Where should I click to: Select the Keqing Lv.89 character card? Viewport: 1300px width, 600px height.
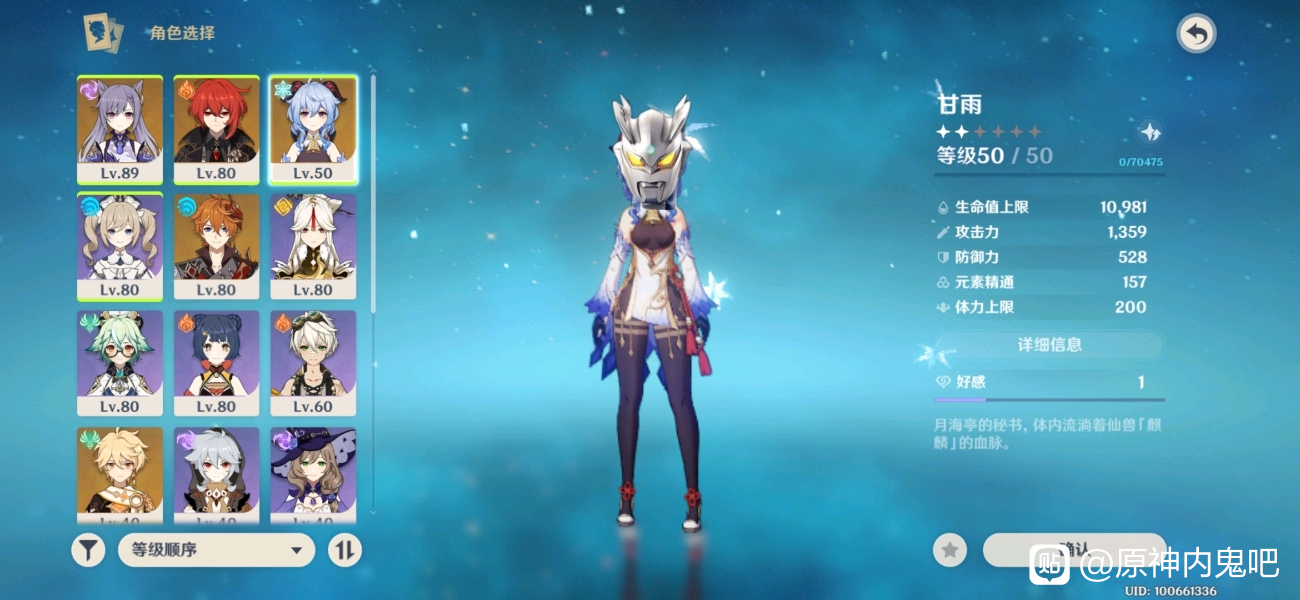coord(120,130)
